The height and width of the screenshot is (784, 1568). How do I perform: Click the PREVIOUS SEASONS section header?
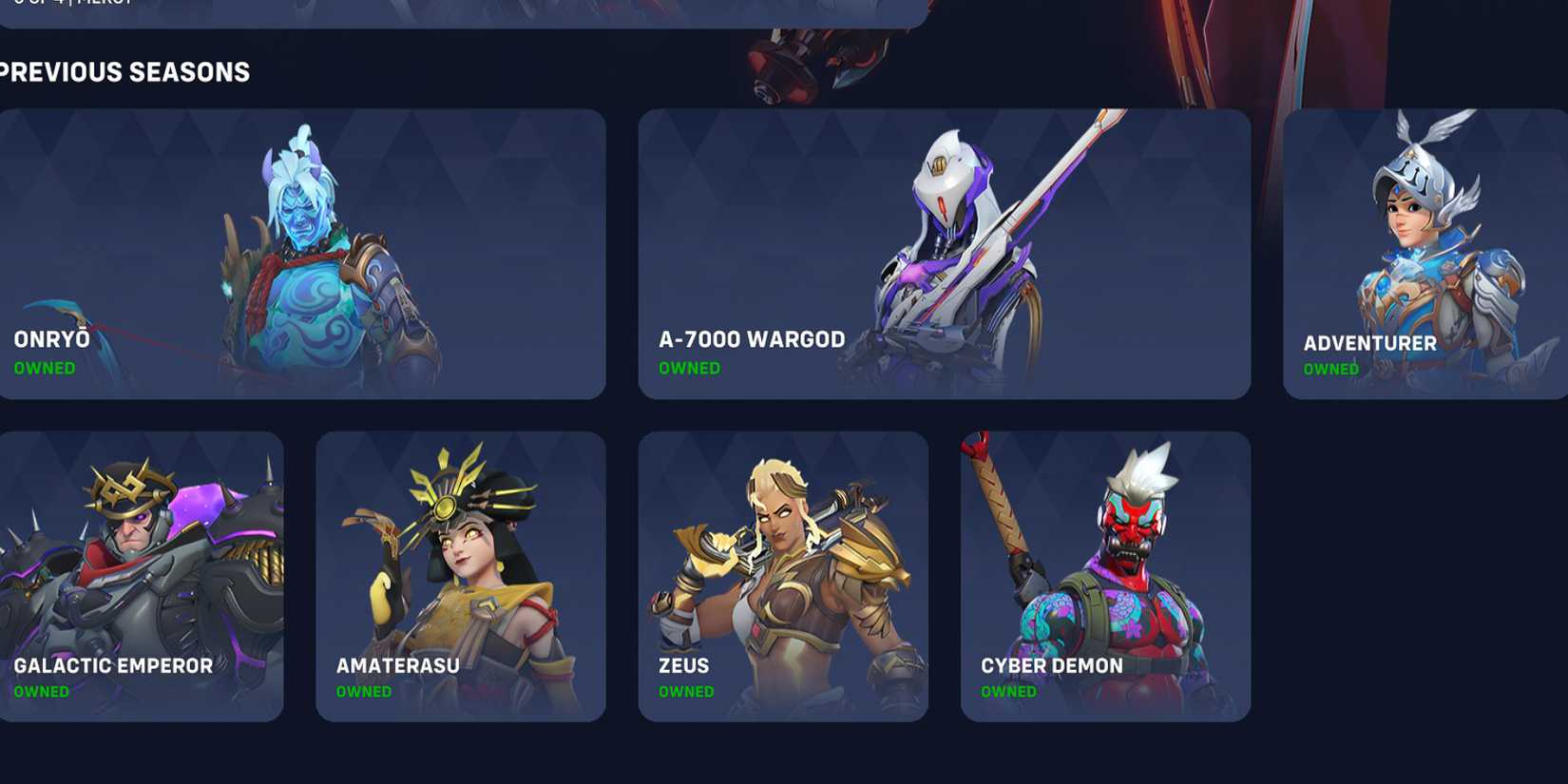tap(124, 70)
